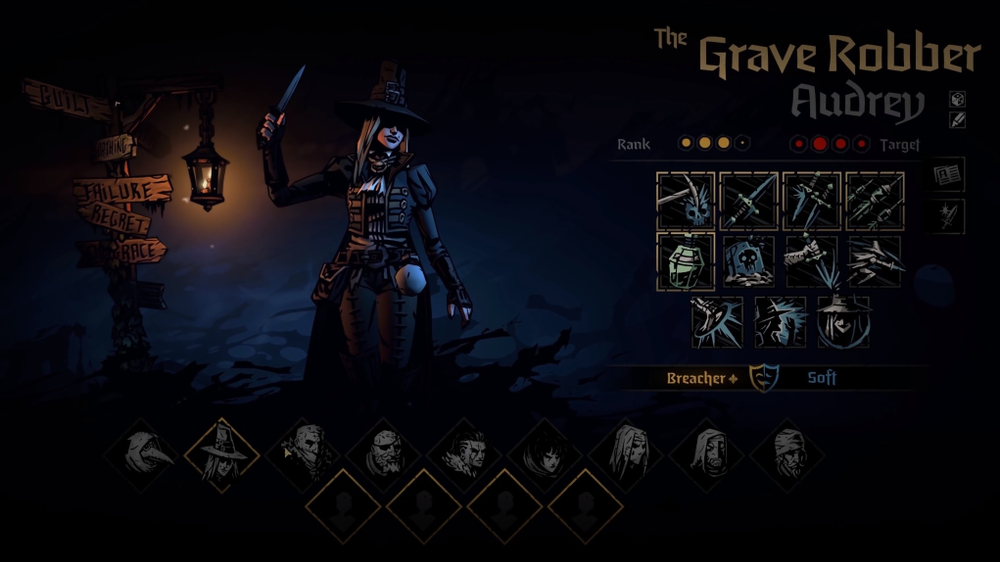Select the two crossed daggers skill
The width and height of the screenshot is (1000, 562).
click(x=812, y=201)
